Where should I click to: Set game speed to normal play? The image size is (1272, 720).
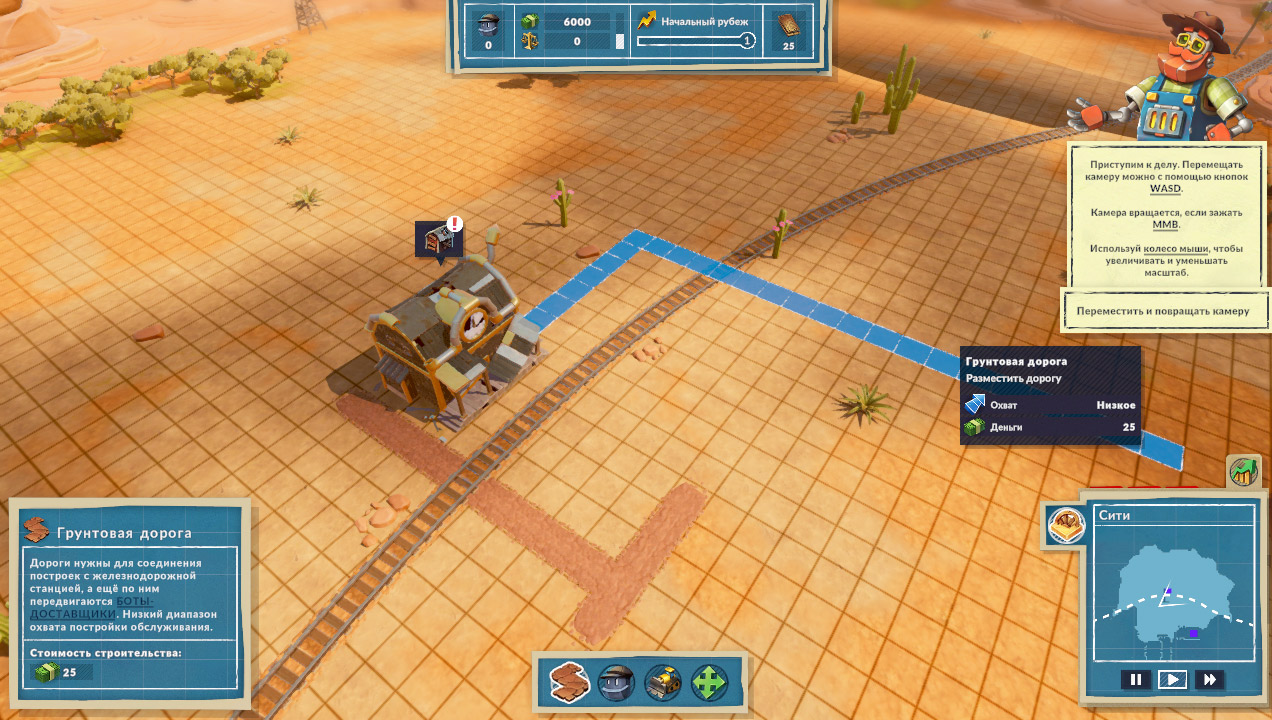pyautogui.click(x=1172, y=680)
